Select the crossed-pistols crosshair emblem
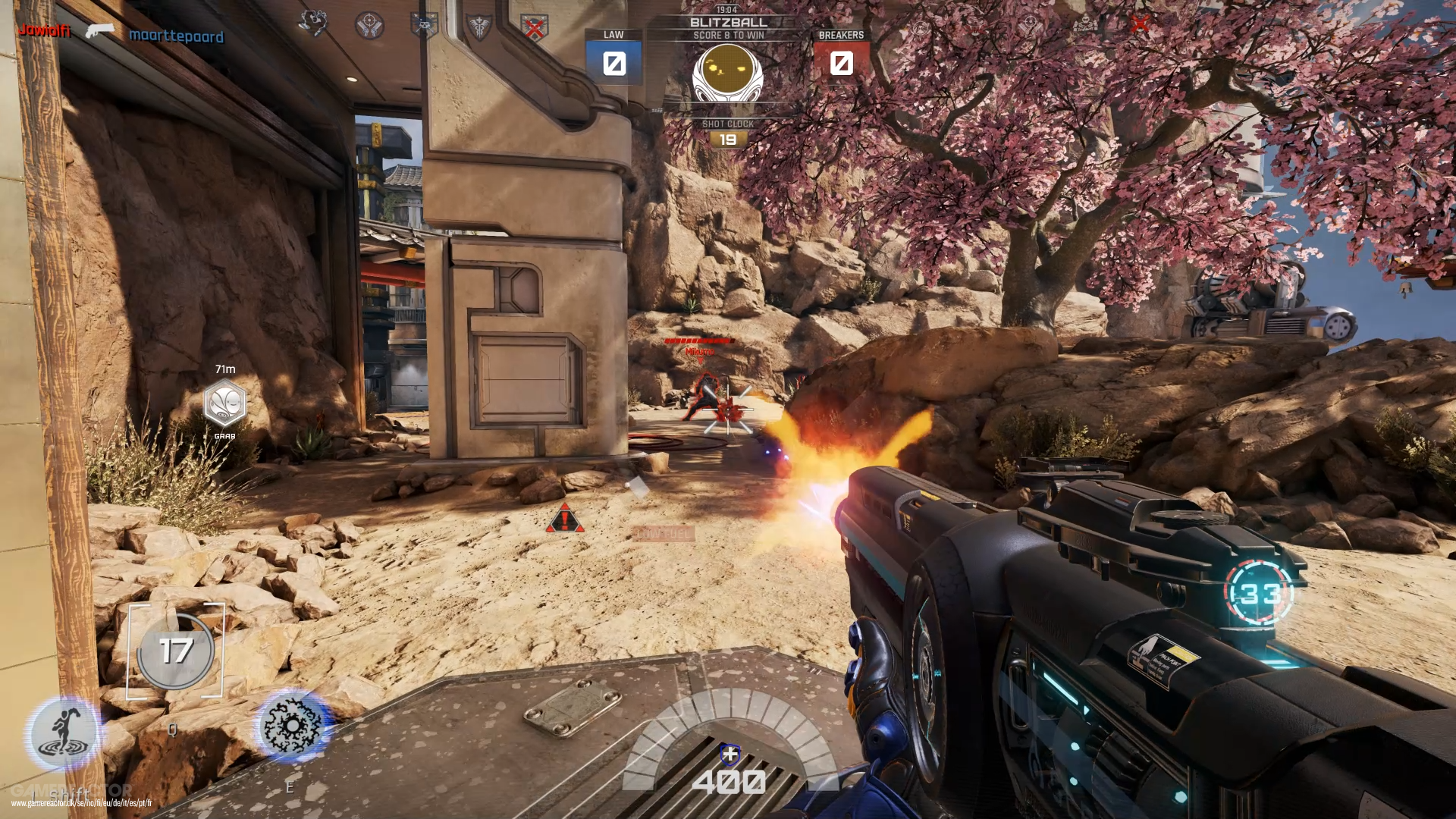 click(x=369, y=24)
